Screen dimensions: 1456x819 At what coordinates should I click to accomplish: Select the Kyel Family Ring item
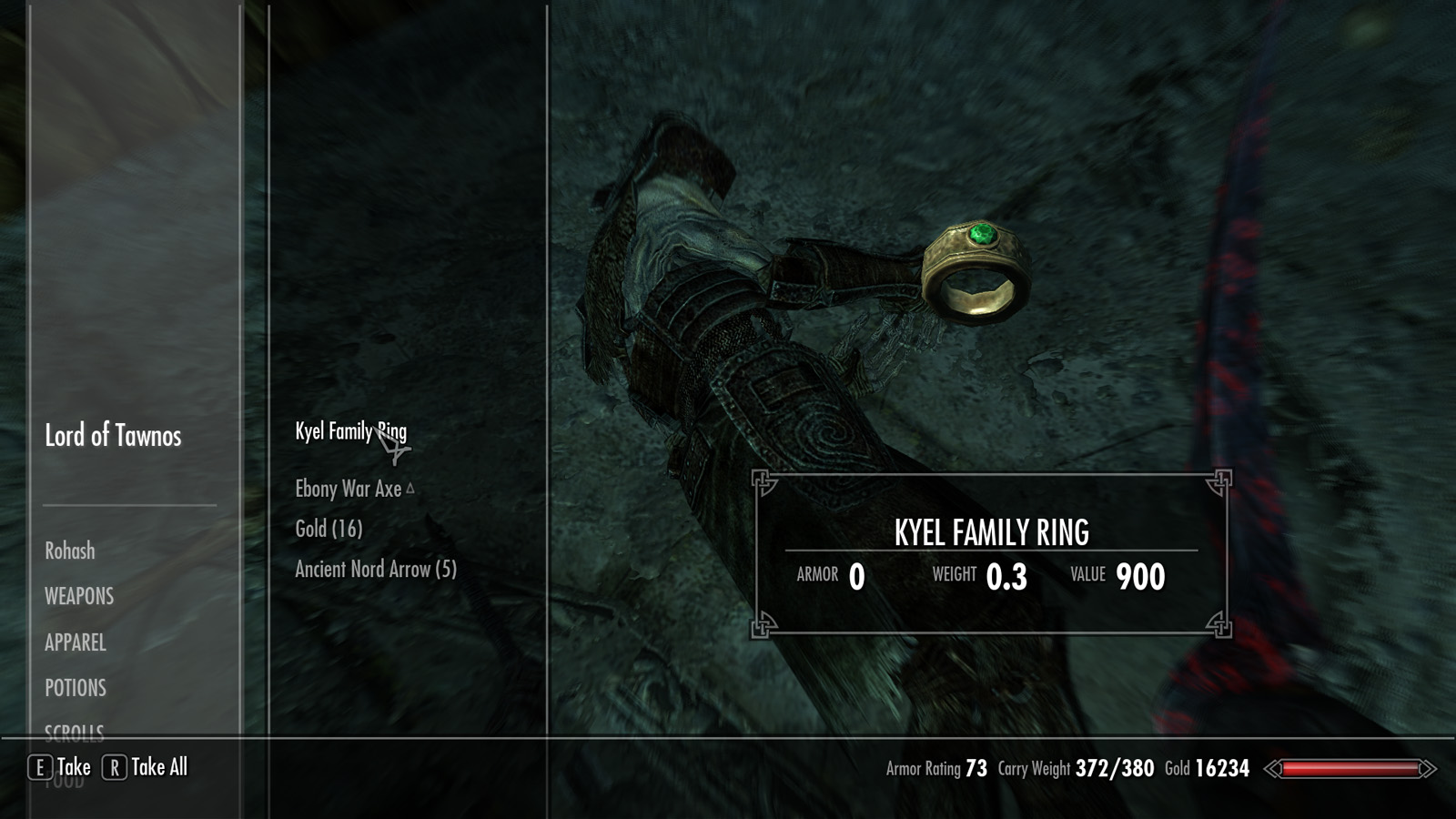coord(350,431)
